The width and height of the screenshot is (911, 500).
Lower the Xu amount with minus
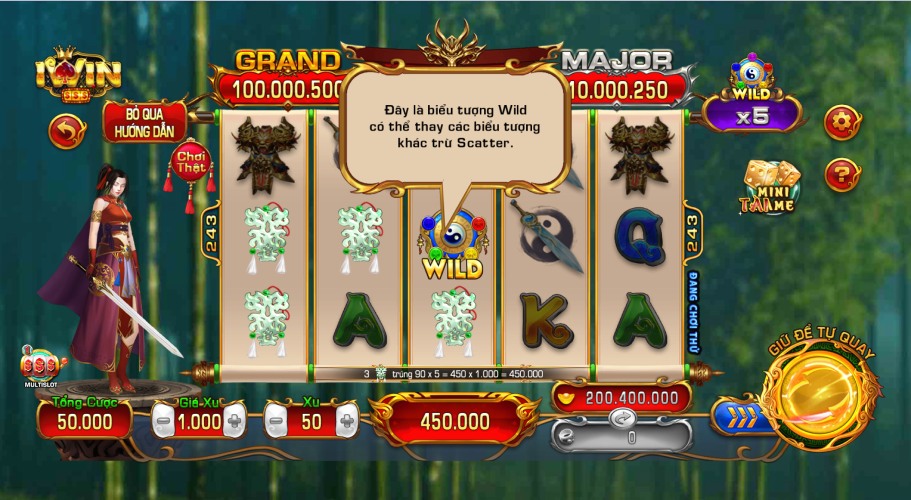[277, 422]
